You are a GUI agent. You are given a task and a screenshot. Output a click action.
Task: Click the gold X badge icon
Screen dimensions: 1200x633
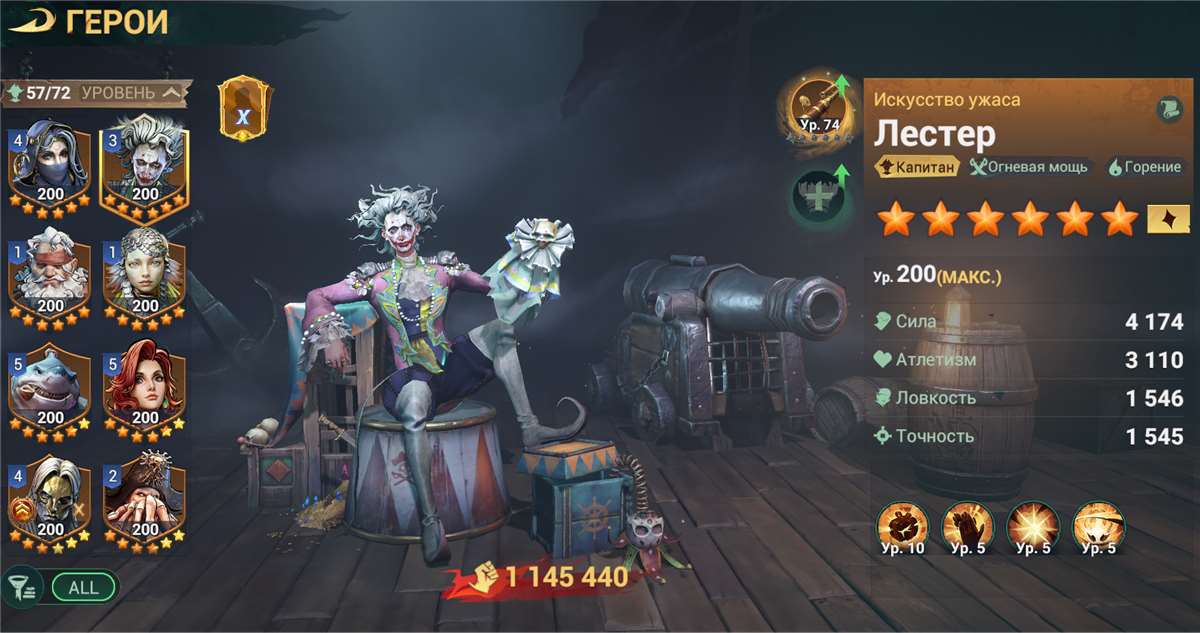pos(243,109)
